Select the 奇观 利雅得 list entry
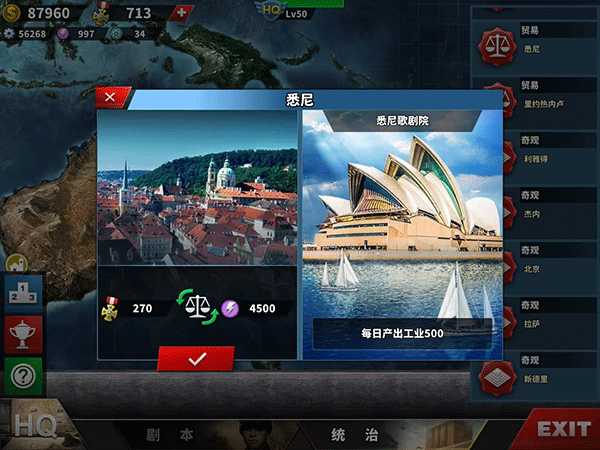 (535, 152)
